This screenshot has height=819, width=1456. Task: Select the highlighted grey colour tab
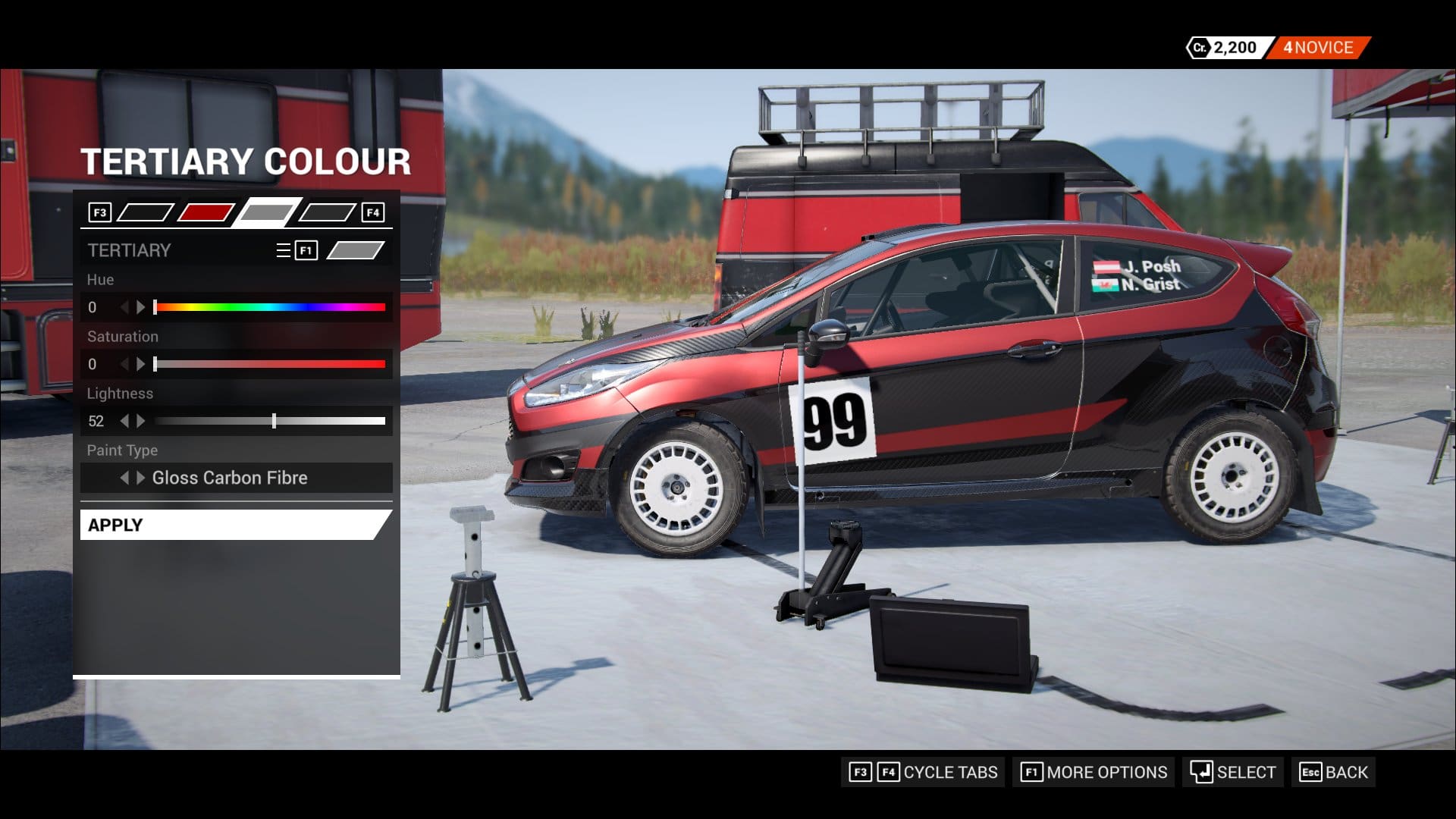click(266, 212)
